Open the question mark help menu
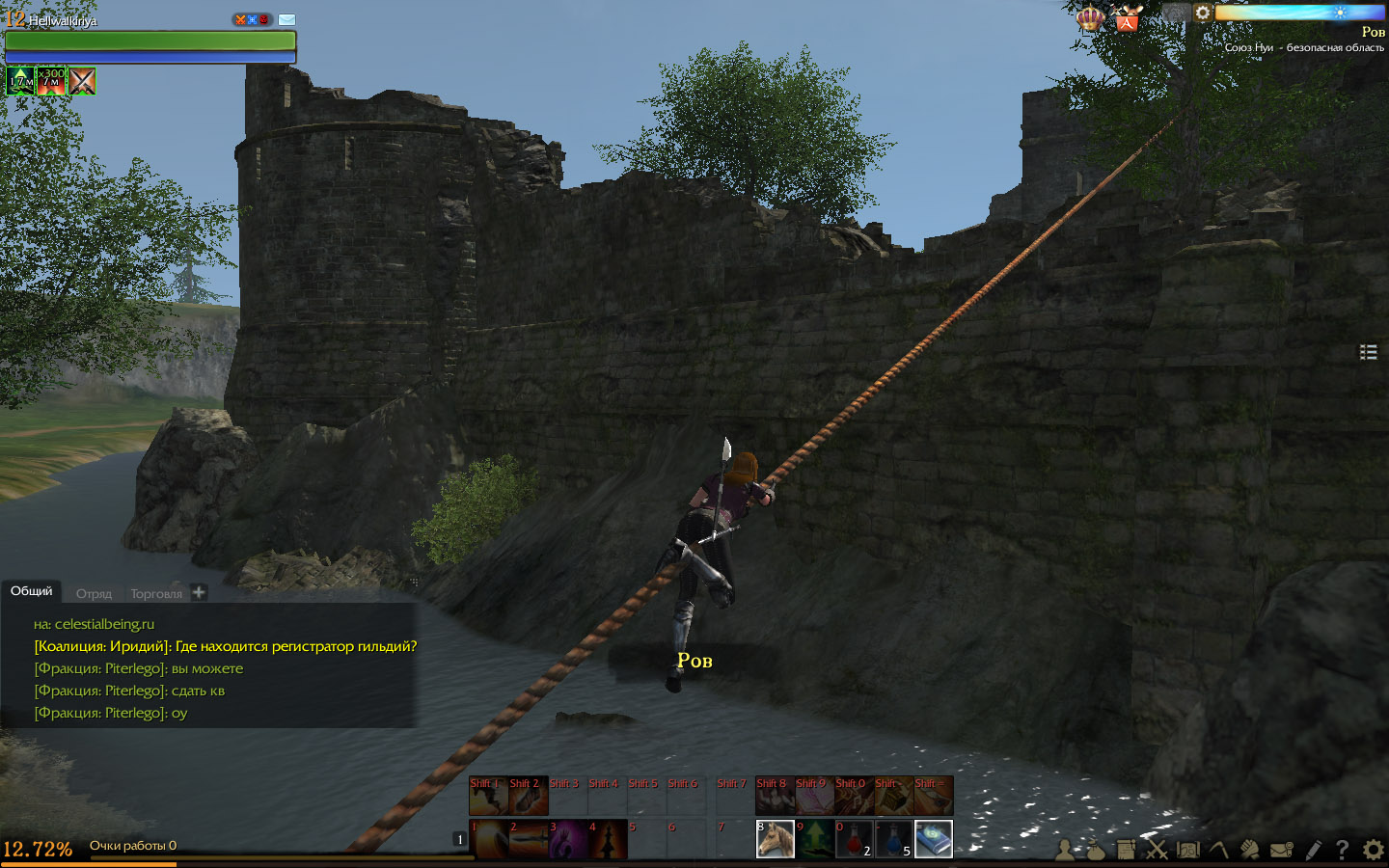 [x=1342, y=850]
